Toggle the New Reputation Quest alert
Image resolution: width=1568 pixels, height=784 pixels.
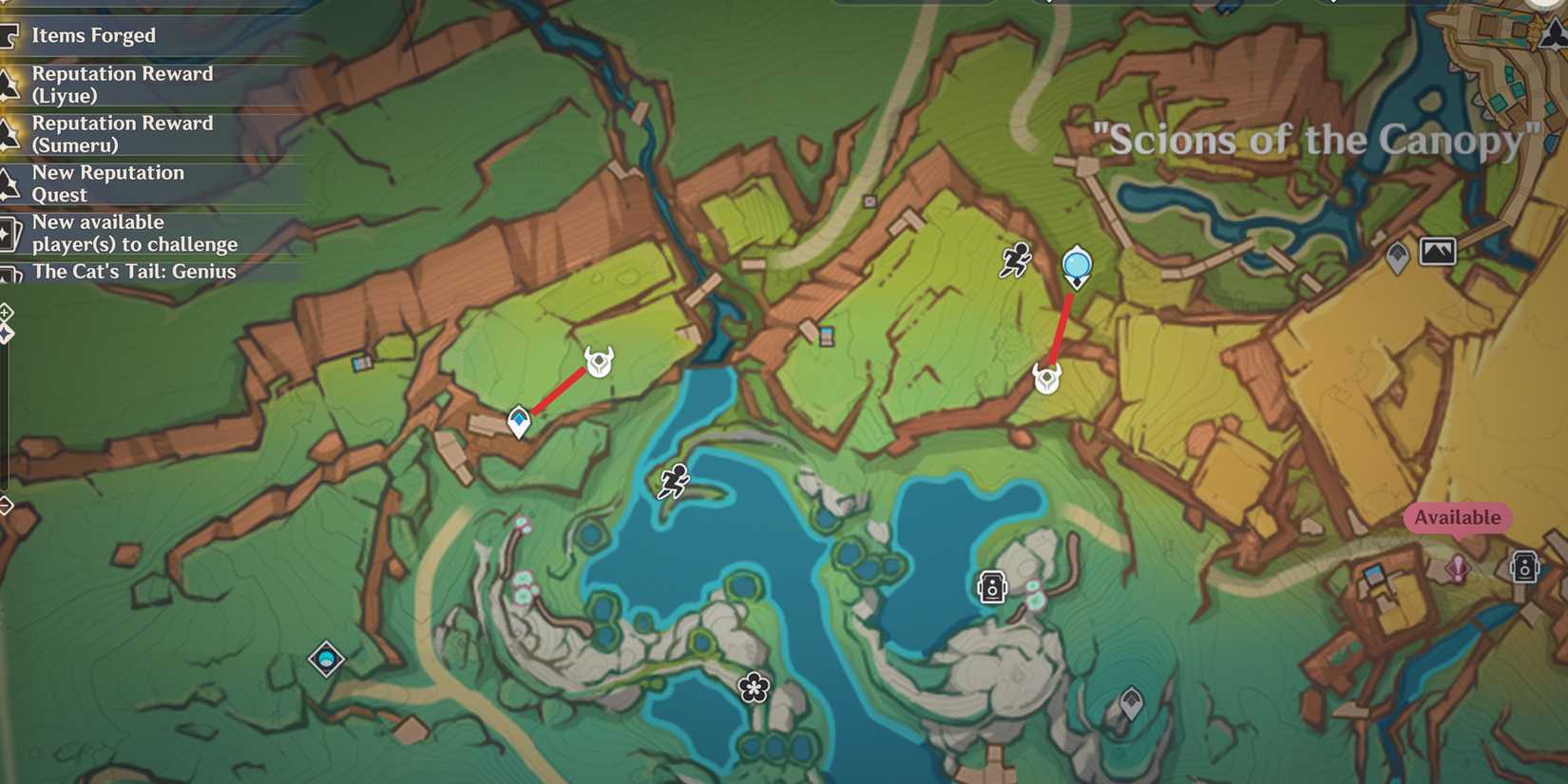(x=108, y=183)
